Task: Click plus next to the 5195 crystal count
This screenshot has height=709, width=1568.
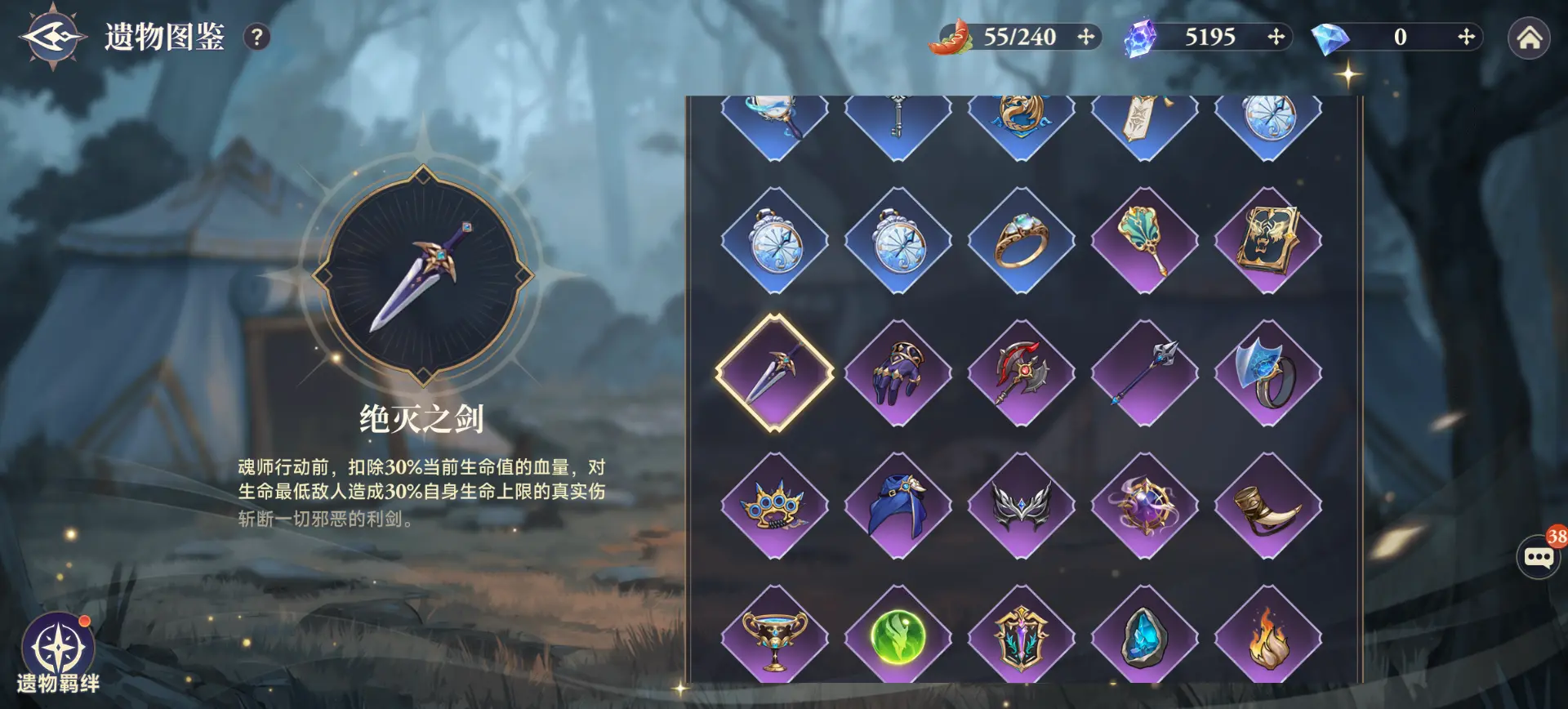Action: 1275,37
